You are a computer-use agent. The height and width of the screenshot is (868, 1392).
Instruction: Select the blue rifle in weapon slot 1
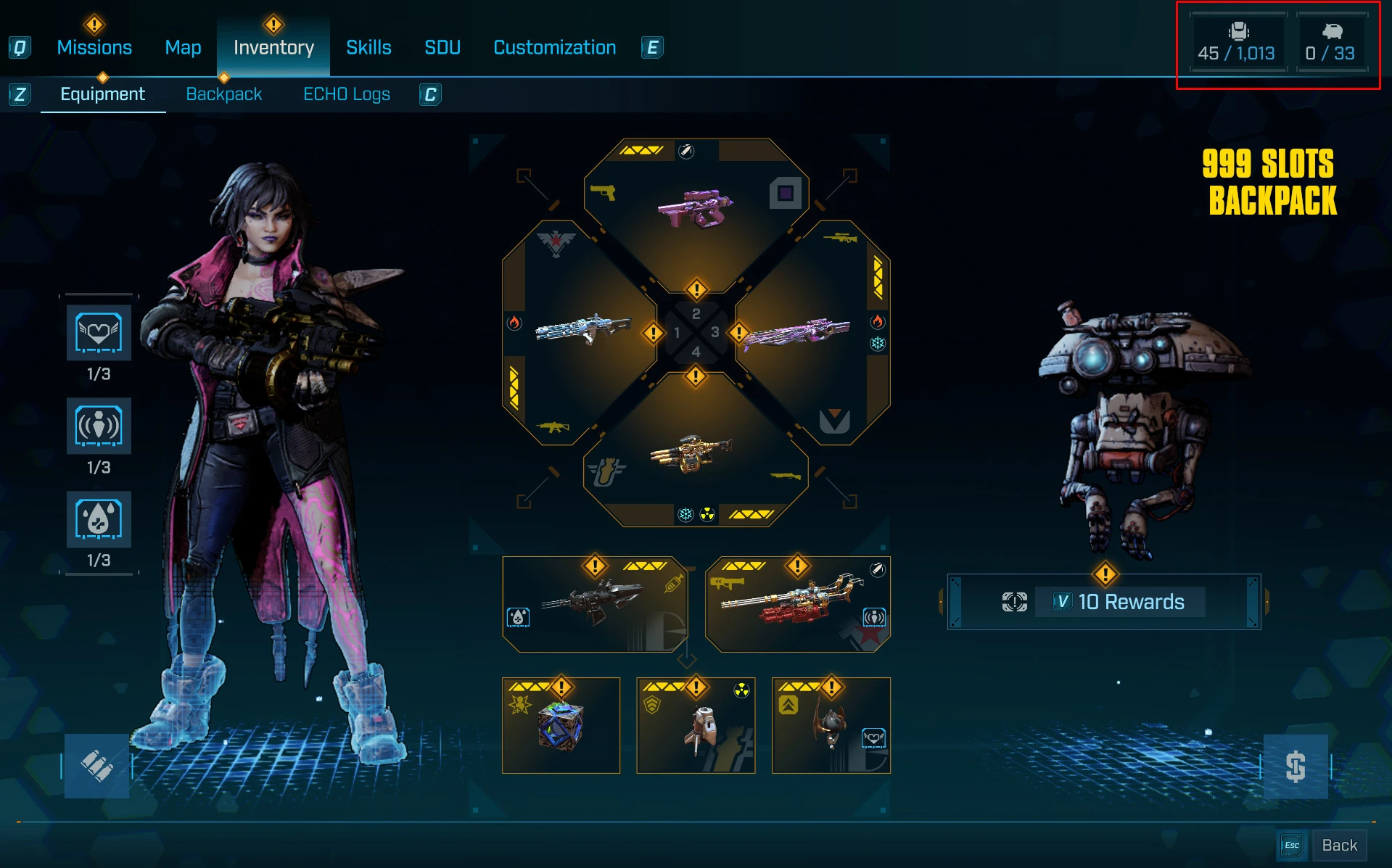point(582,331)
